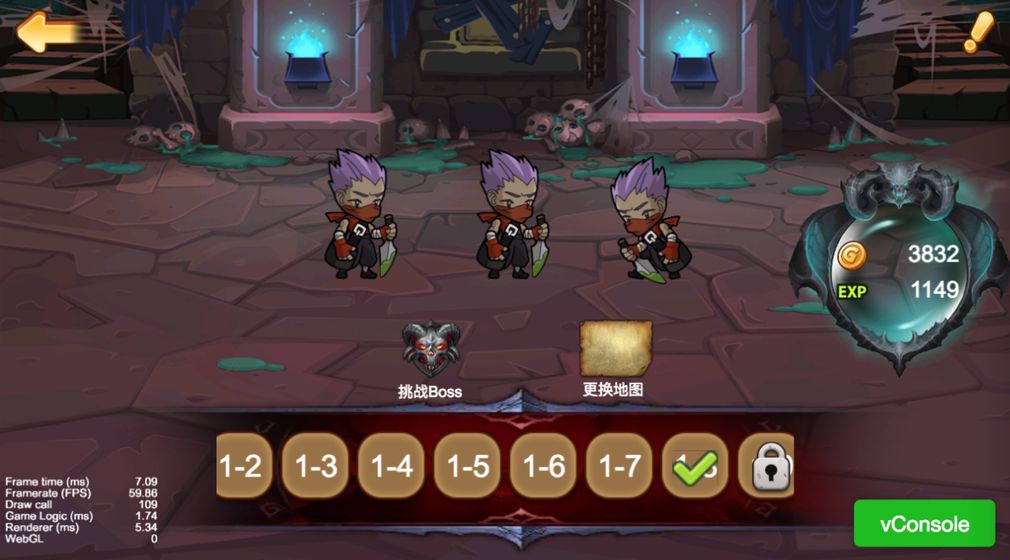Open the change map parchment
Viewport: 1010px width, 560px height.
(615, 350)
